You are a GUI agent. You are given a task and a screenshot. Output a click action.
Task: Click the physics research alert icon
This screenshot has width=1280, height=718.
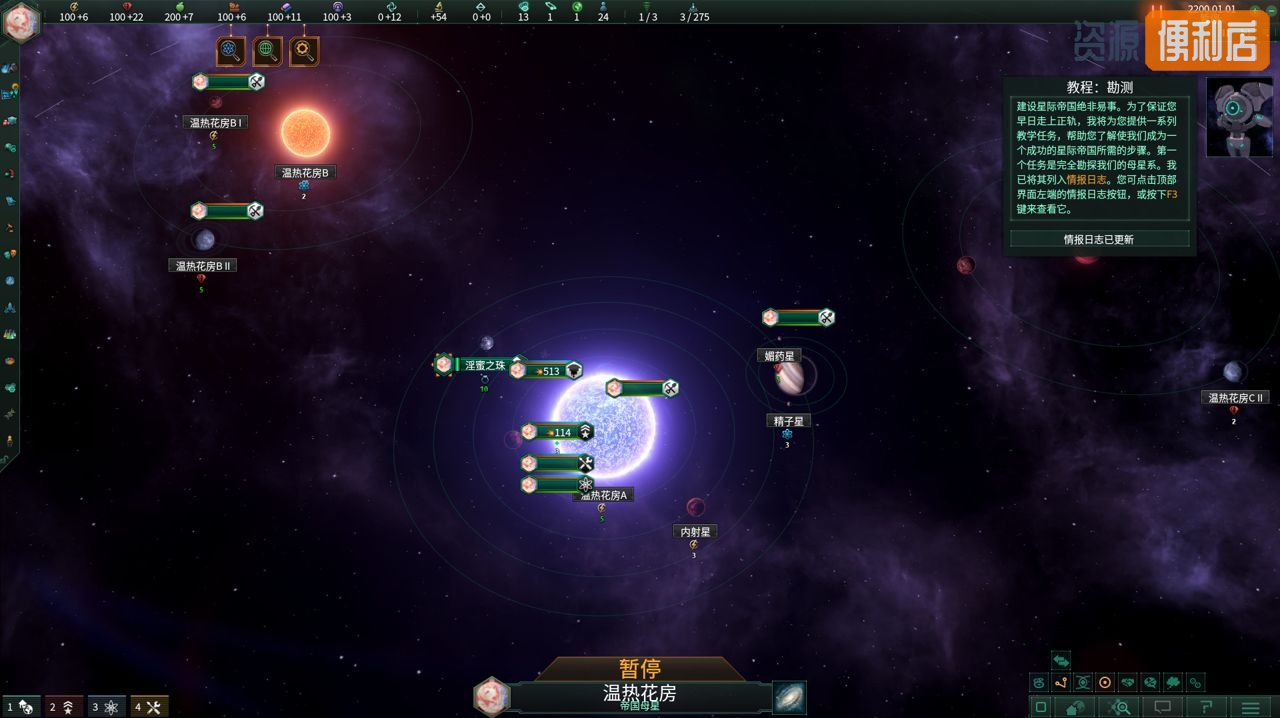[231, 51]
